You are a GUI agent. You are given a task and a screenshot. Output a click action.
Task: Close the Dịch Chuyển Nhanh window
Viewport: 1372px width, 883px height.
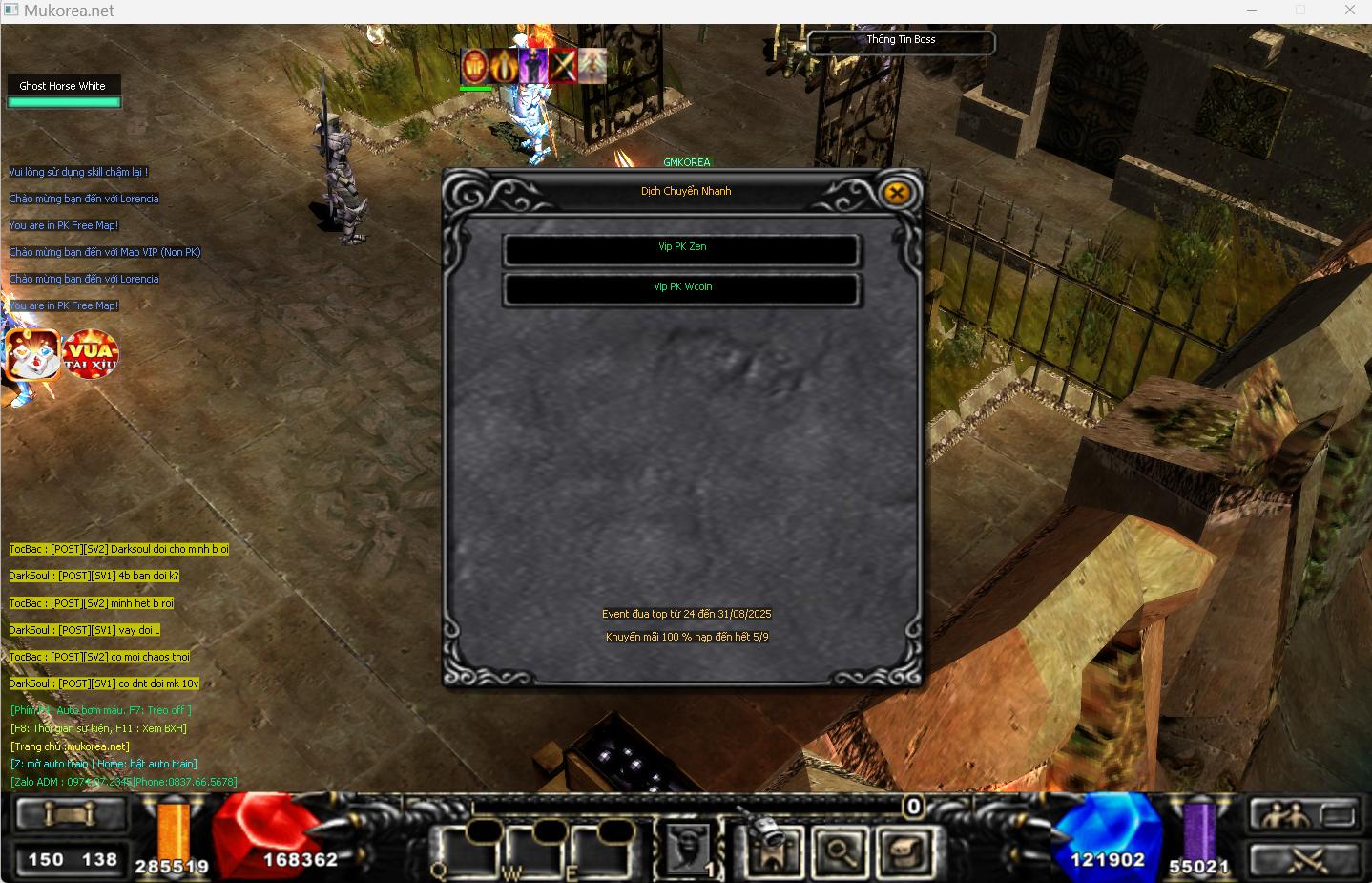pyautogui.click(x=896, y=193)
